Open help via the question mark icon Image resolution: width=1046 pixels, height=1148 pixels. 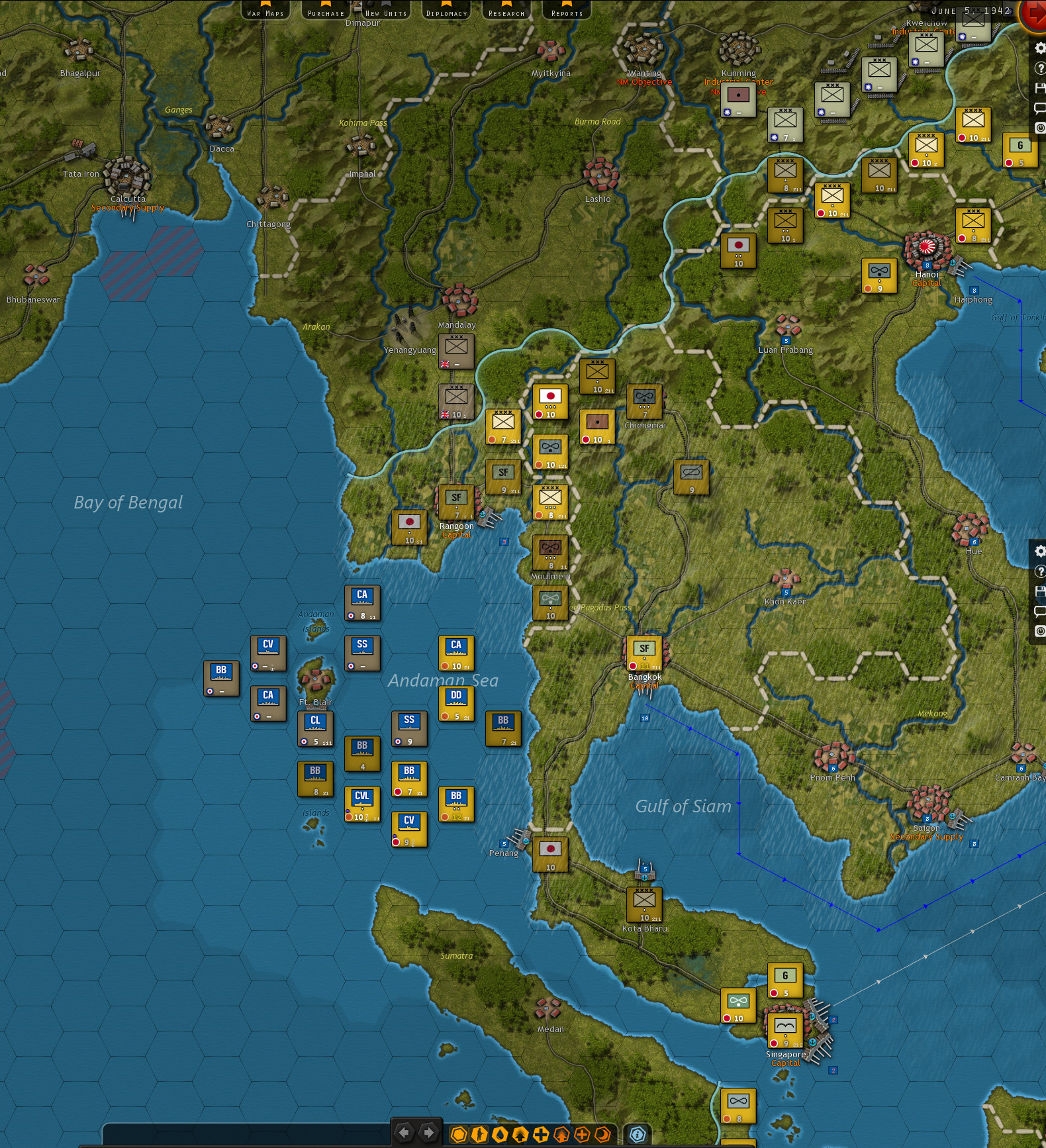coord(1040,68)
